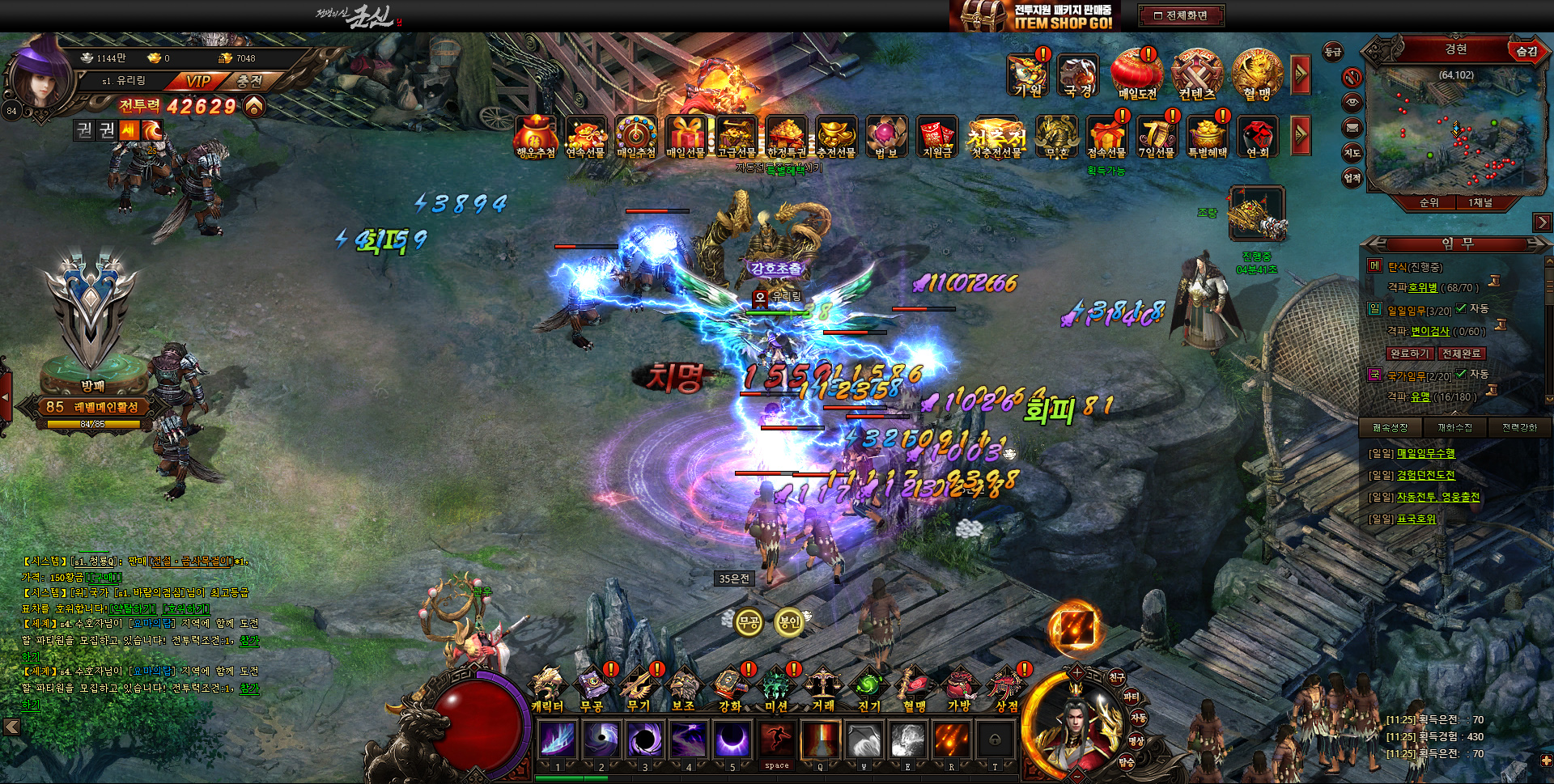Open the world map via 지도 button
The height and width of the screenshot is (784, 1554).
click(x=1352, y=153)
